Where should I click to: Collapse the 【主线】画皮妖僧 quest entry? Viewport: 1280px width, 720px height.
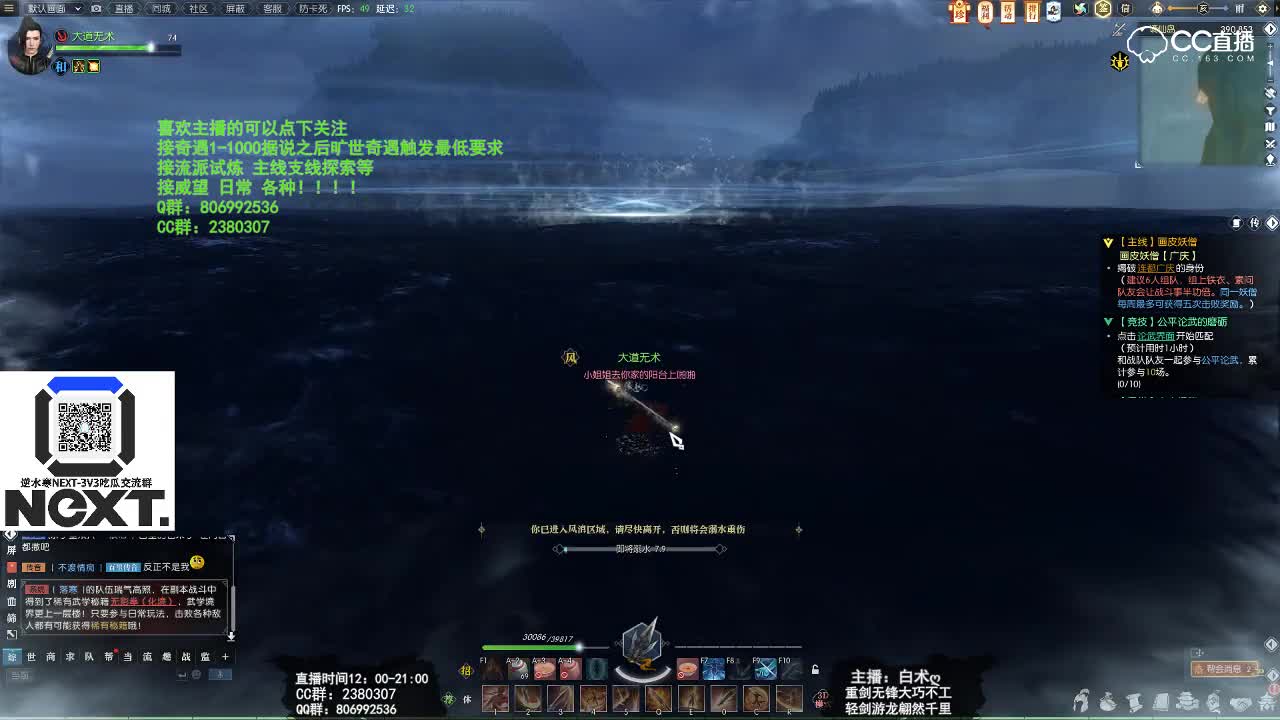(x=1107, y=241)
